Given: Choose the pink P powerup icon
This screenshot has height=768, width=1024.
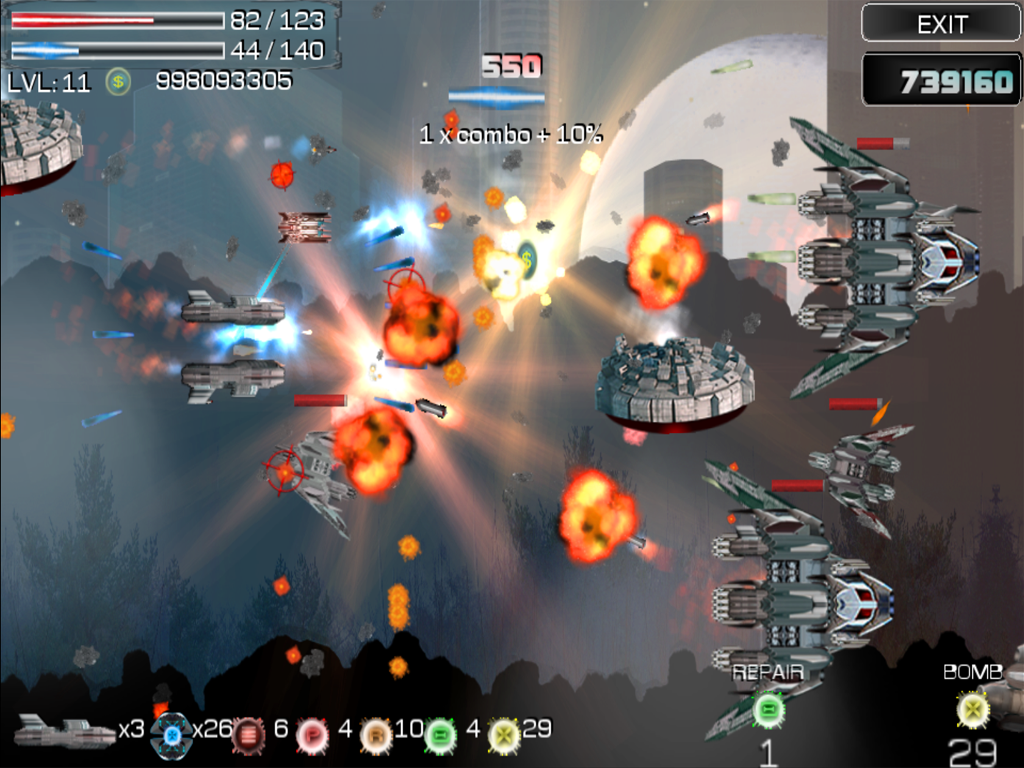Looking at the screenshot, I should point(312,735).
